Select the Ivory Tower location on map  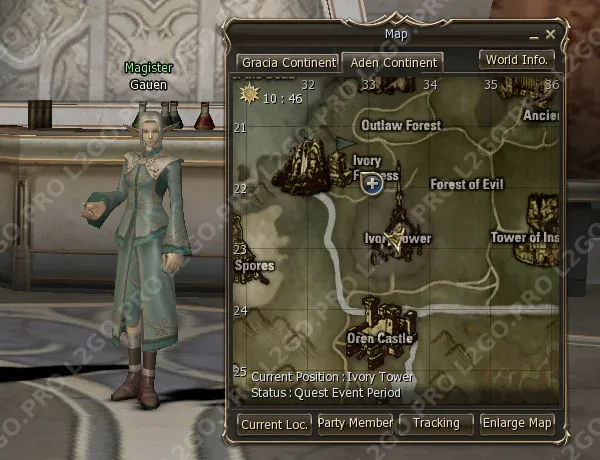pyautogui.click(x=394, y=230)
